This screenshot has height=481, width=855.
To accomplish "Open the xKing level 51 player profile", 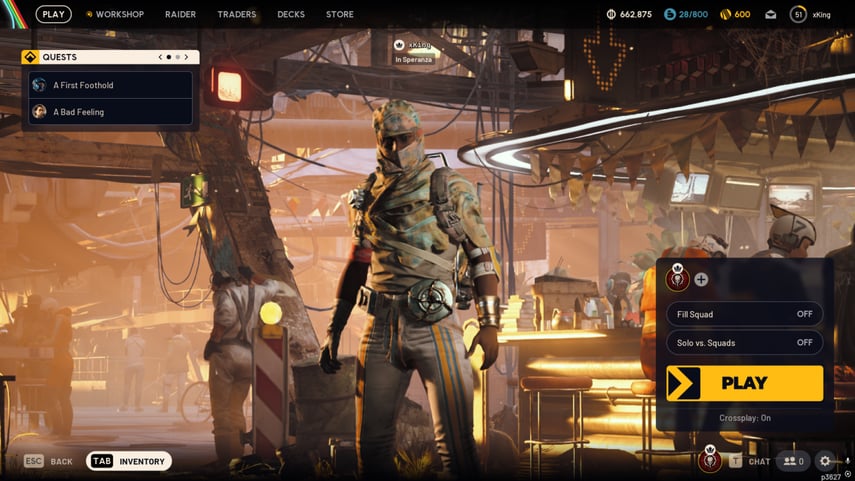I will click(810, 14).
